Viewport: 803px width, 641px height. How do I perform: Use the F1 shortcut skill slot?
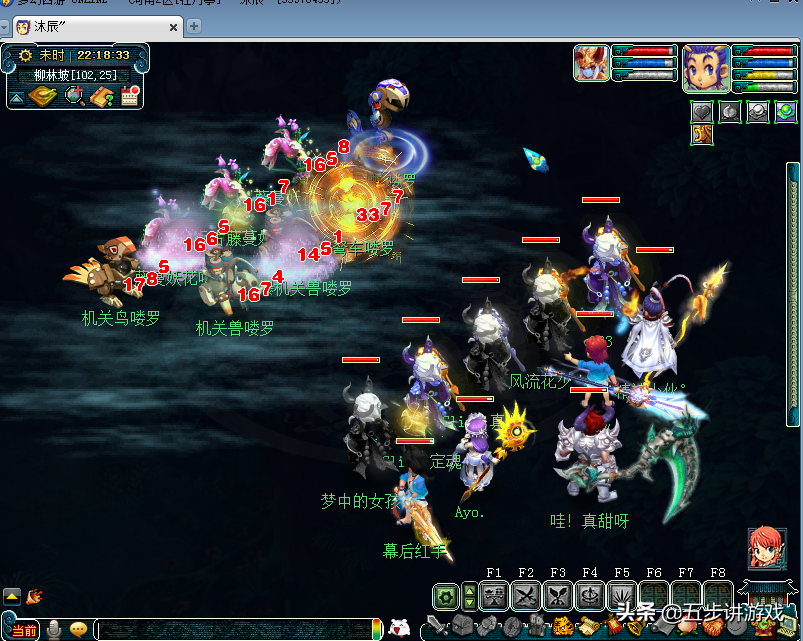(494, 596)
